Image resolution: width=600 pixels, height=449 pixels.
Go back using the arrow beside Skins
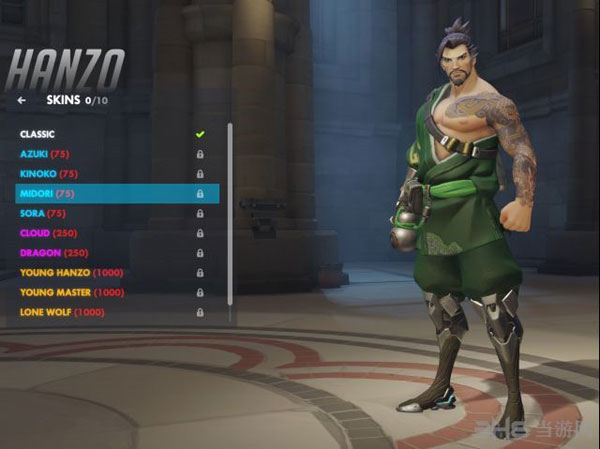click(x=21, y=100)
